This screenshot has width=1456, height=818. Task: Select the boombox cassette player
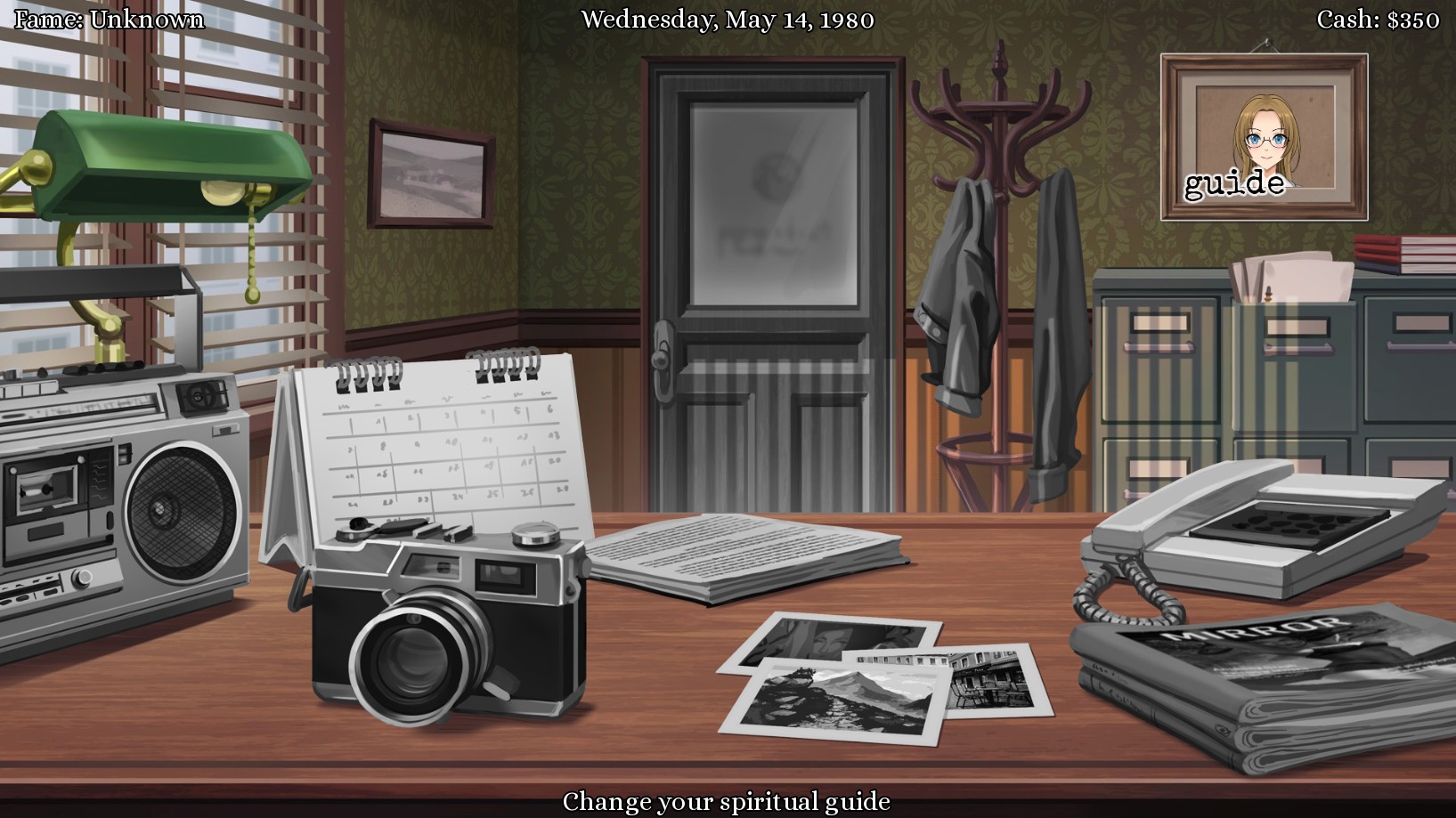[120, 498]
